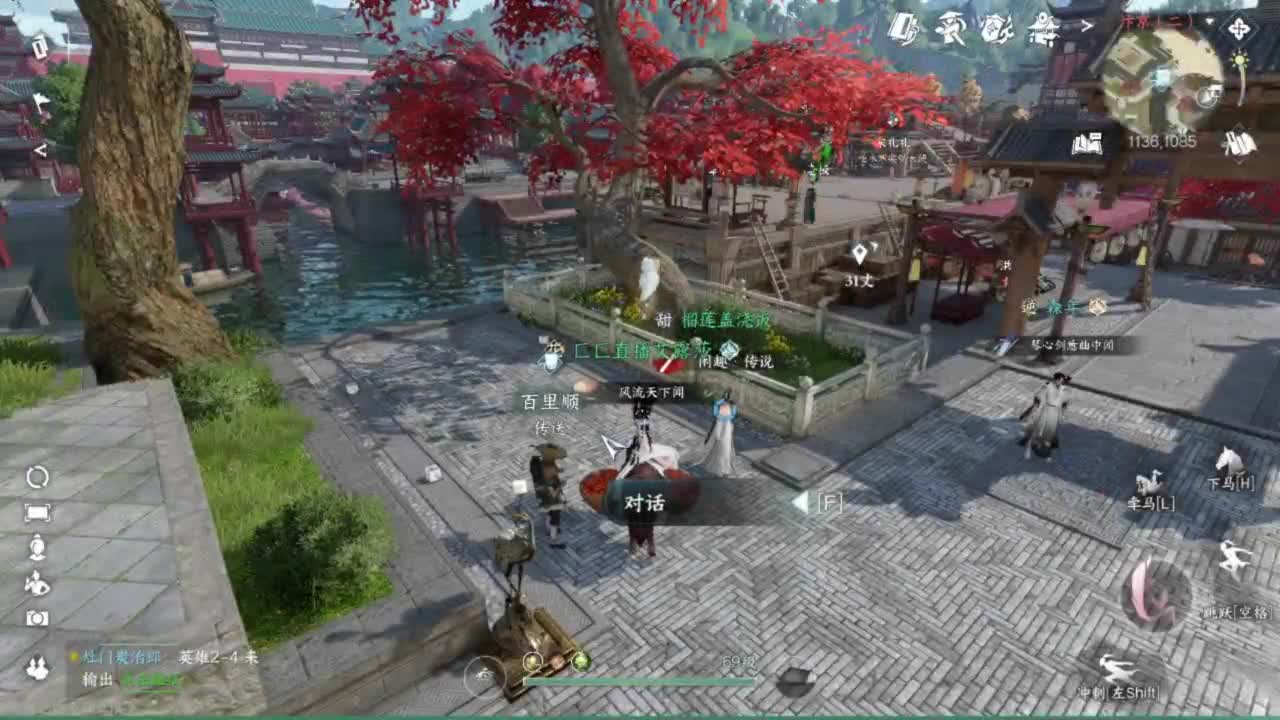Viewport: 1280px width, 720px height.
Task: Switch to the 传说 tab near the NPC
Action: [x=759, y=363]
